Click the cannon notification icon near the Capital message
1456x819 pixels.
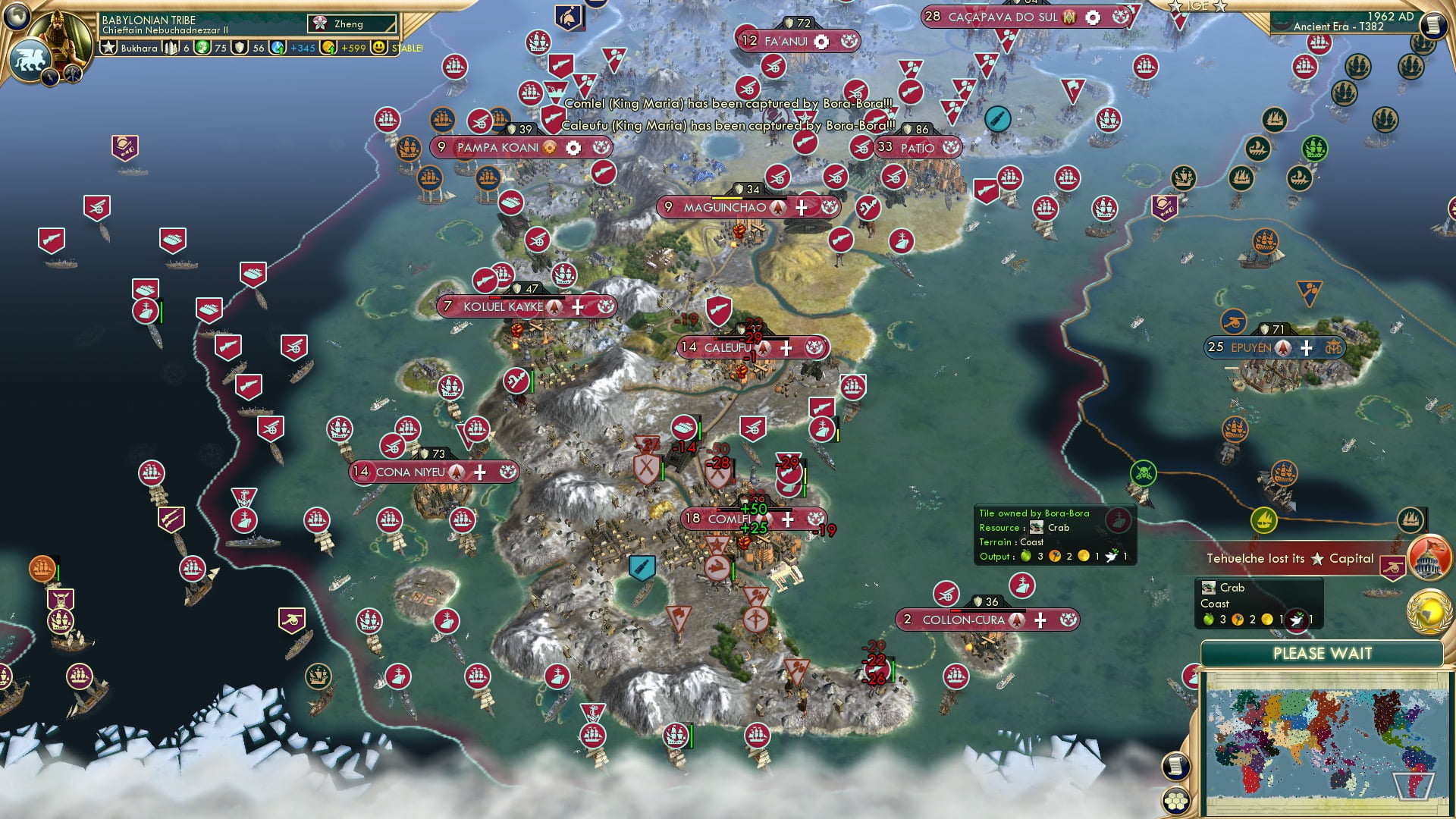(1392, 566)
